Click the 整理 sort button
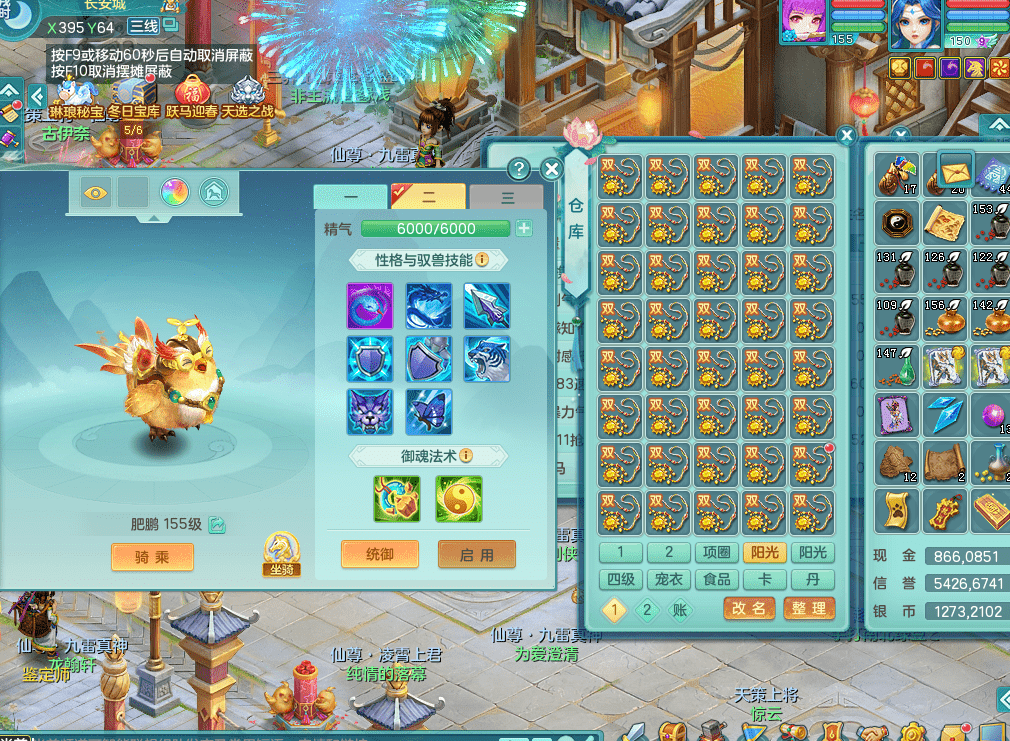Screen dimensions: 1010x741 pyautogui.click(x=808, y=608)
